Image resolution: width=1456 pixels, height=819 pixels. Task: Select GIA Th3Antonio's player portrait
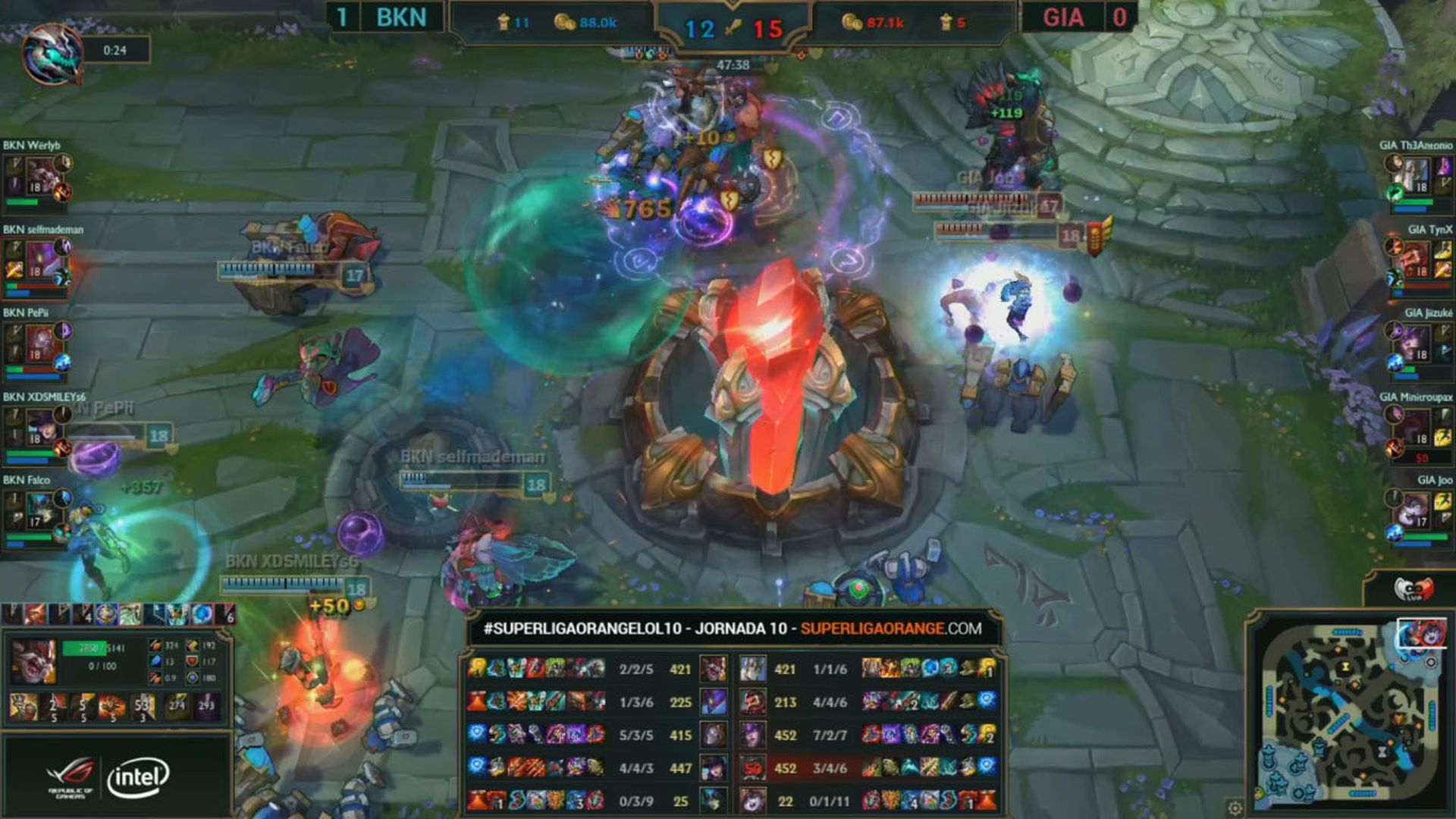pos(1415,177)
